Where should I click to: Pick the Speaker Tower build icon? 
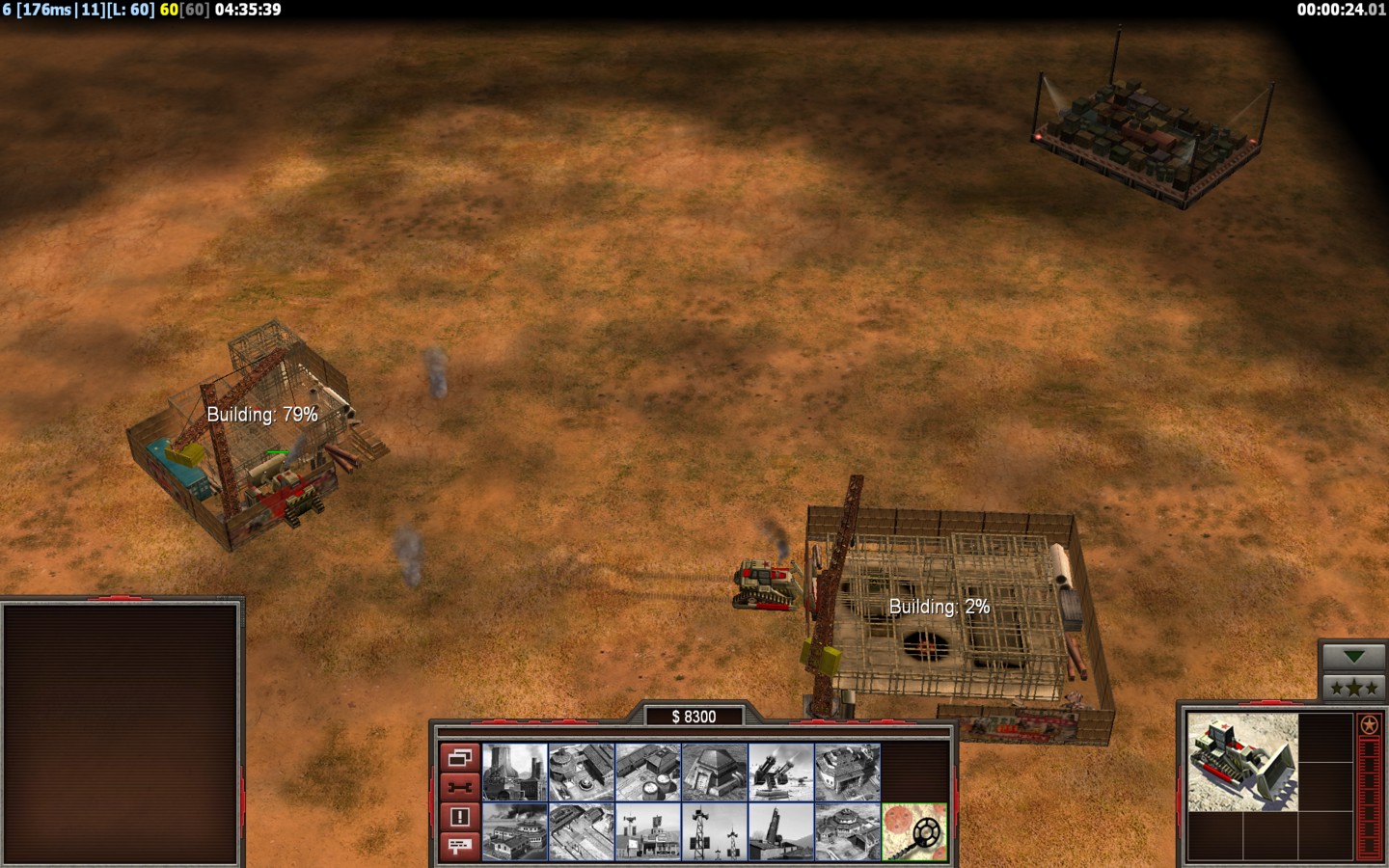pos(715,831)
